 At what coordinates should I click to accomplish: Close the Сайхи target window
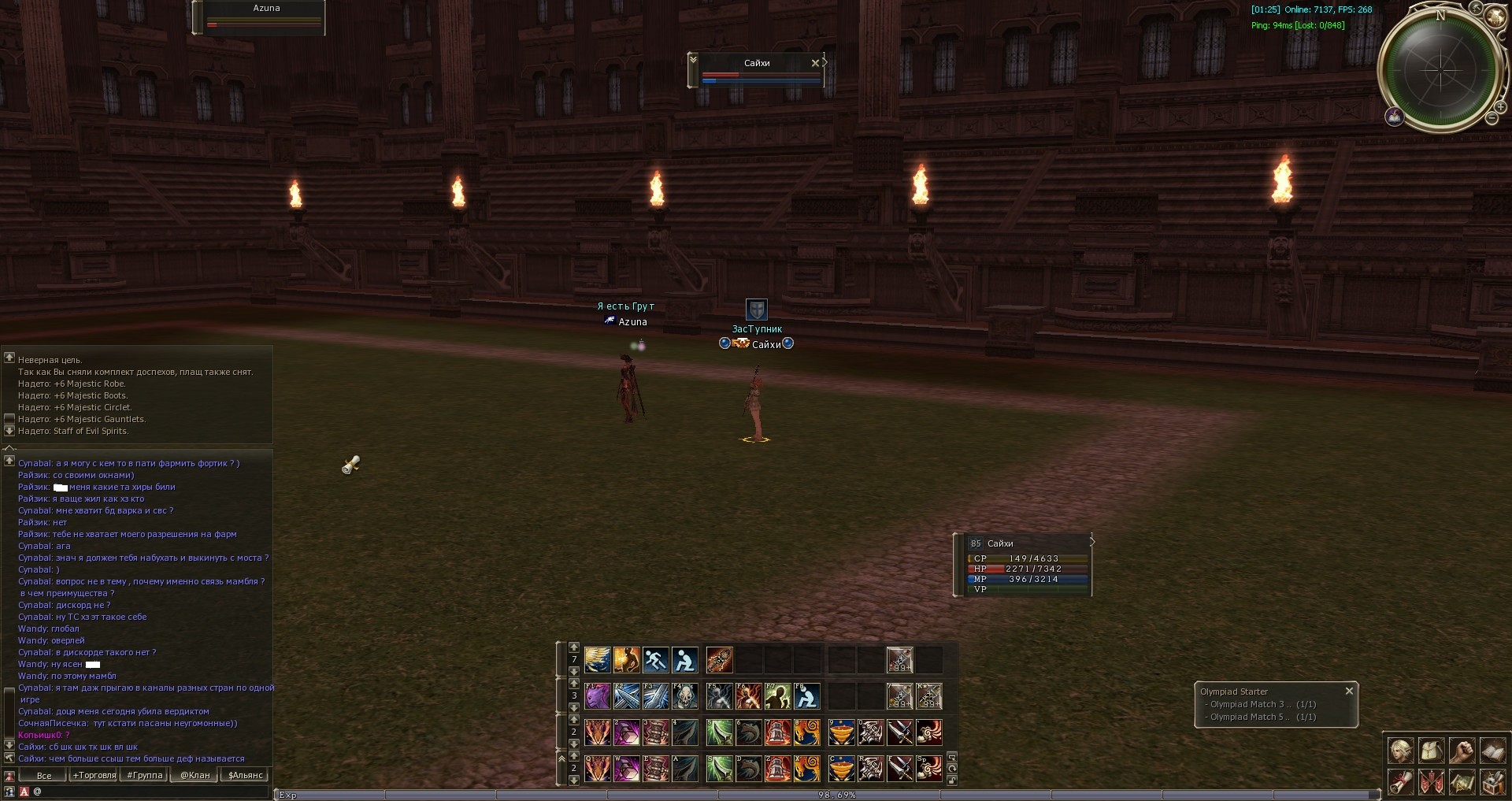(815, 63)
